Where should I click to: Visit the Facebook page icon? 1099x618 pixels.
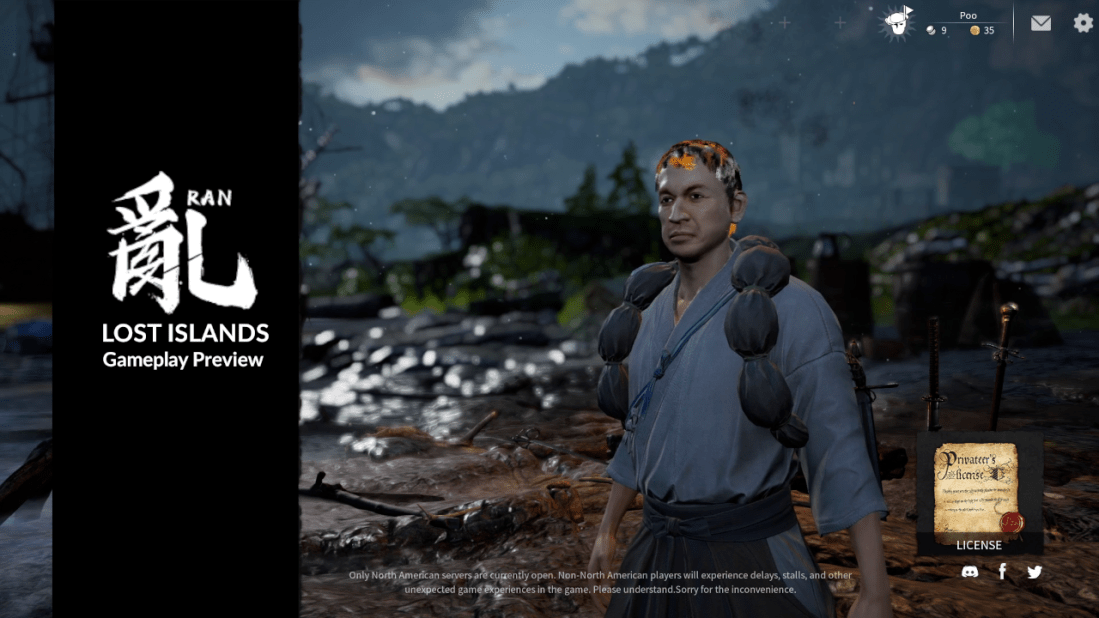[x=1002, y=572]
